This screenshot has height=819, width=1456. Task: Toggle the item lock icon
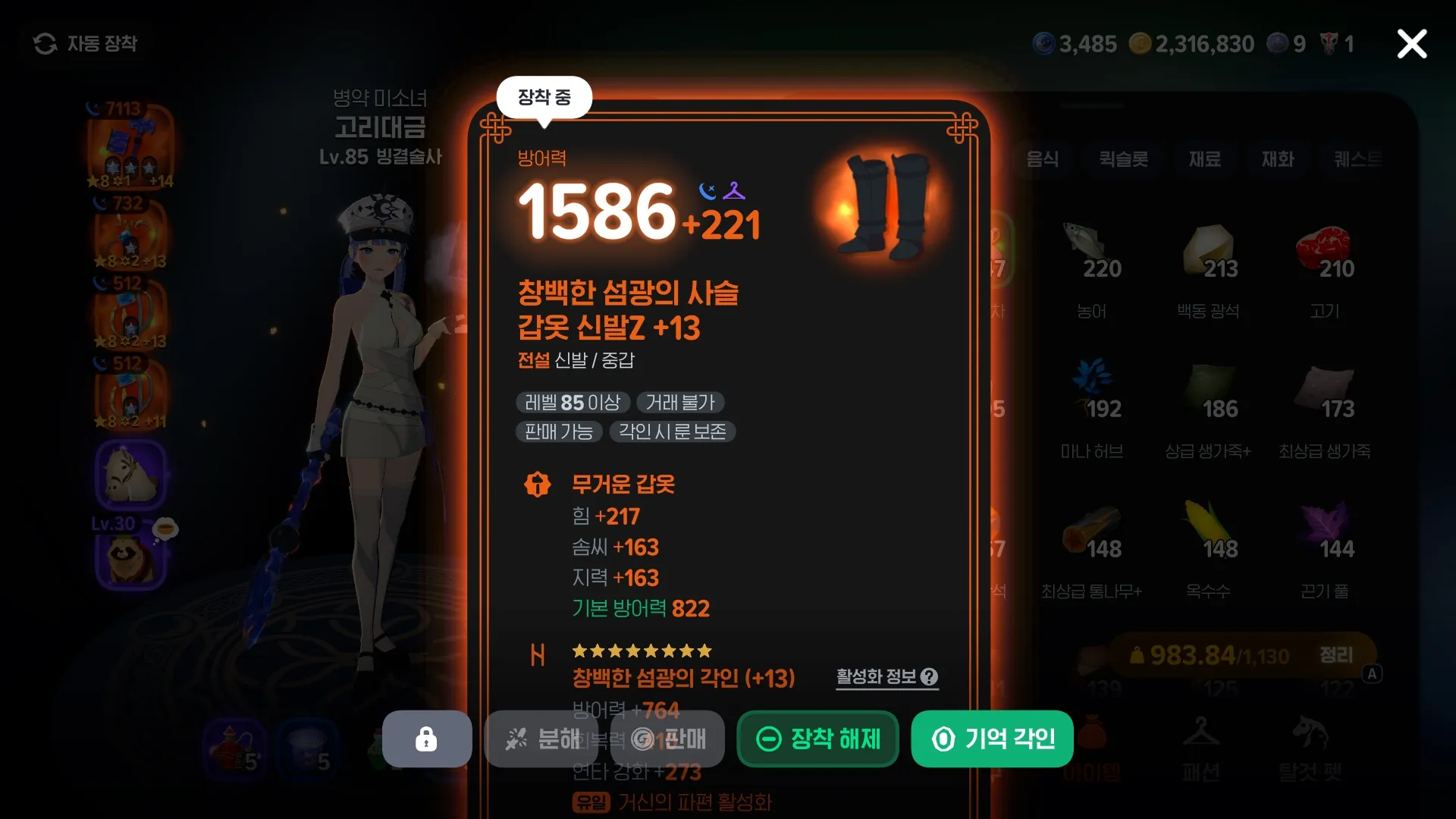[x=426, y=739]
